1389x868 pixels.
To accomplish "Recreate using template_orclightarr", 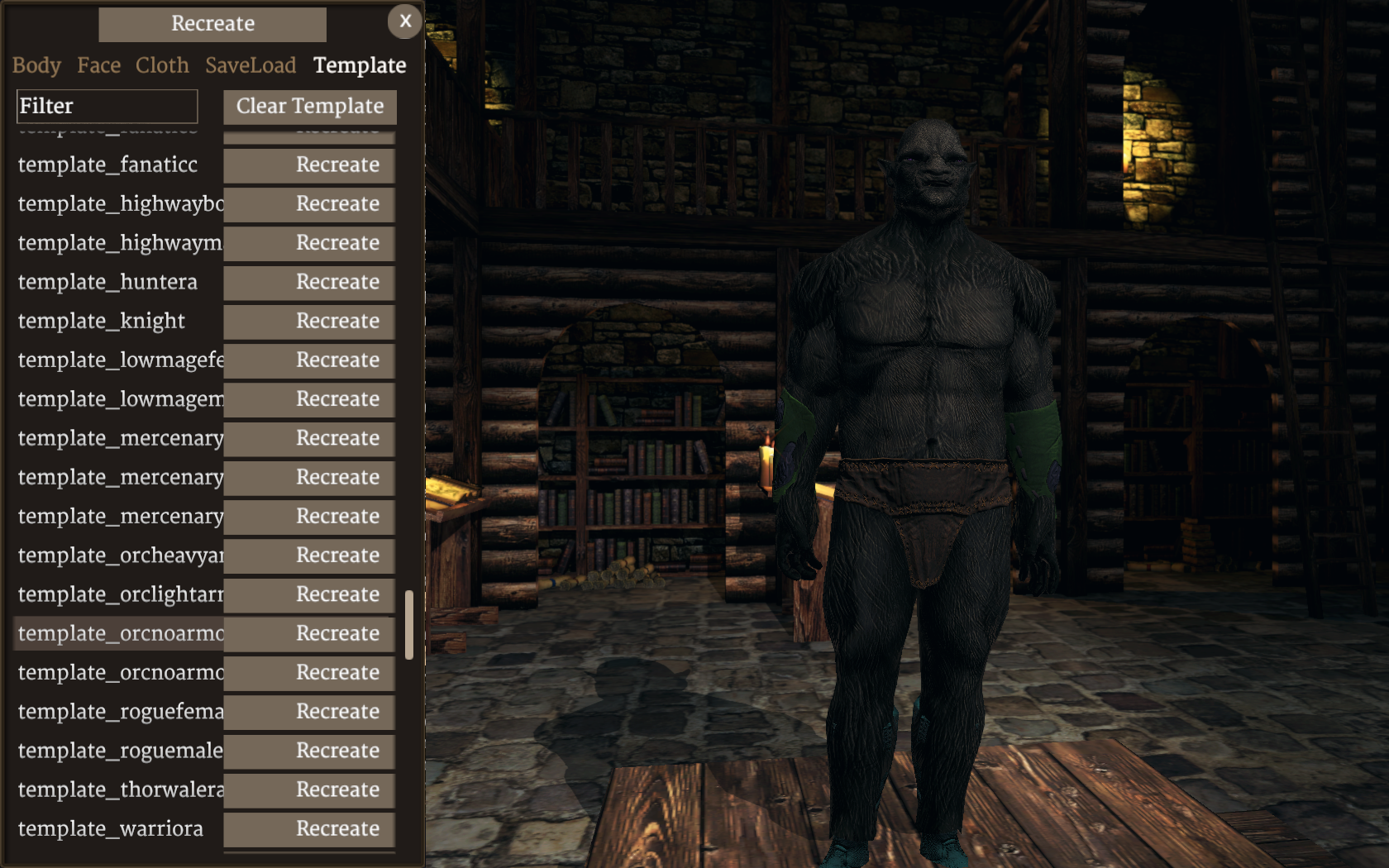I will click(x=309, y=594).
